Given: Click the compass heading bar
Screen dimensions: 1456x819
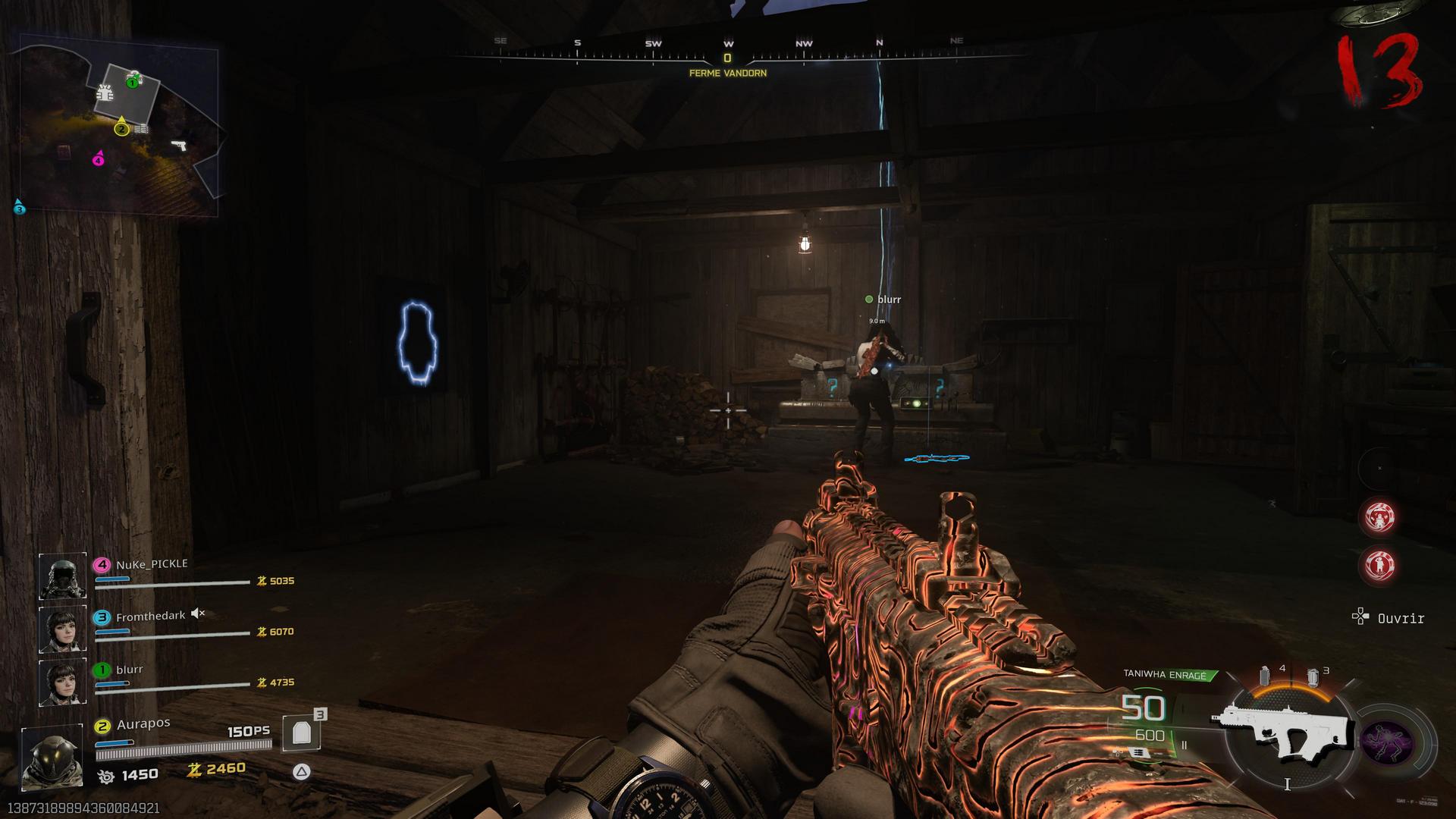Looking at the screenshot, I should [728, 53].
